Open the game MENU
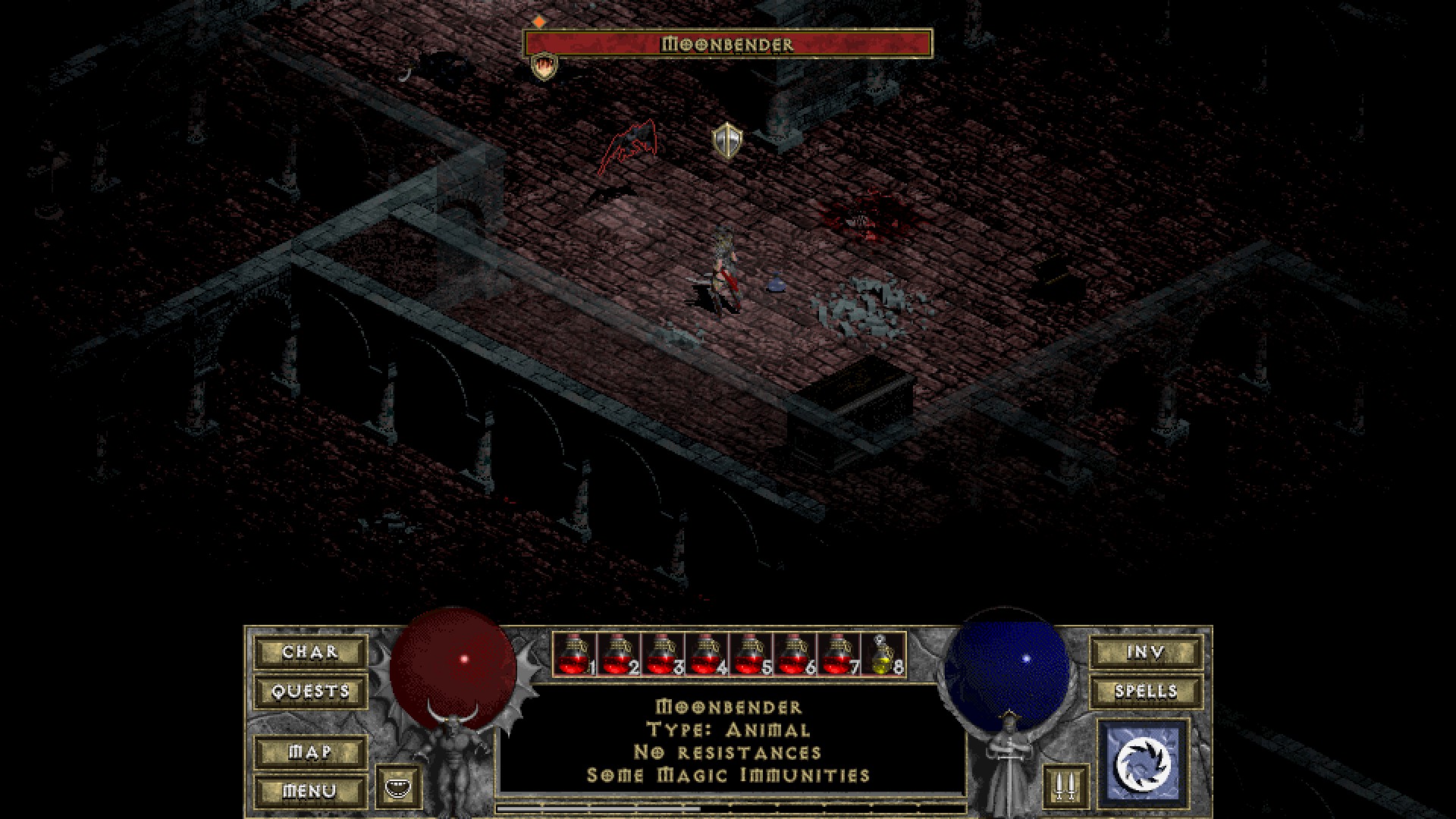1456x819 pixels. point(310,792)
